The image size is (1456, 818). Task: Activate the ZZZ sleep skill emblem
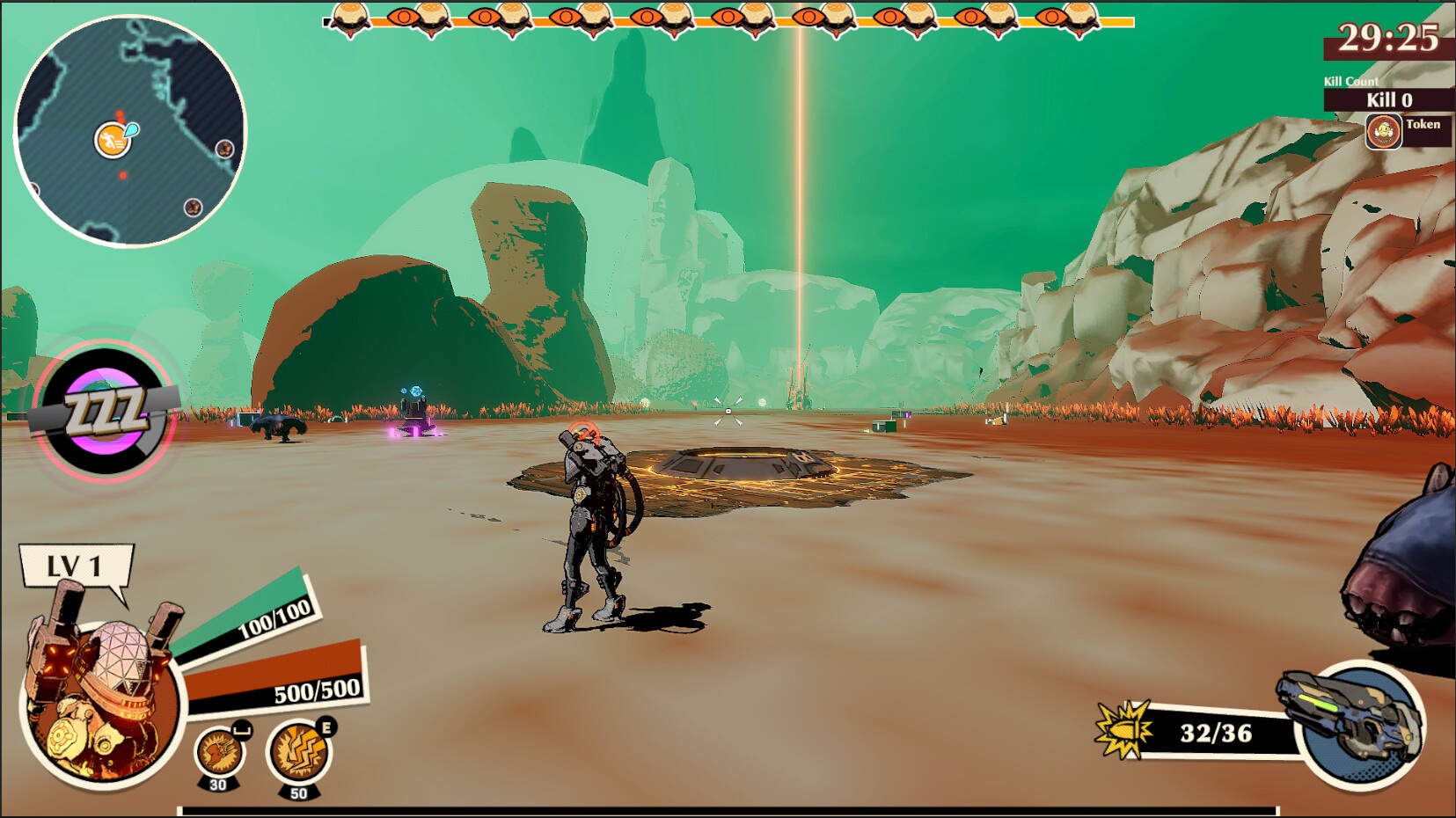(x=106, y=411)
